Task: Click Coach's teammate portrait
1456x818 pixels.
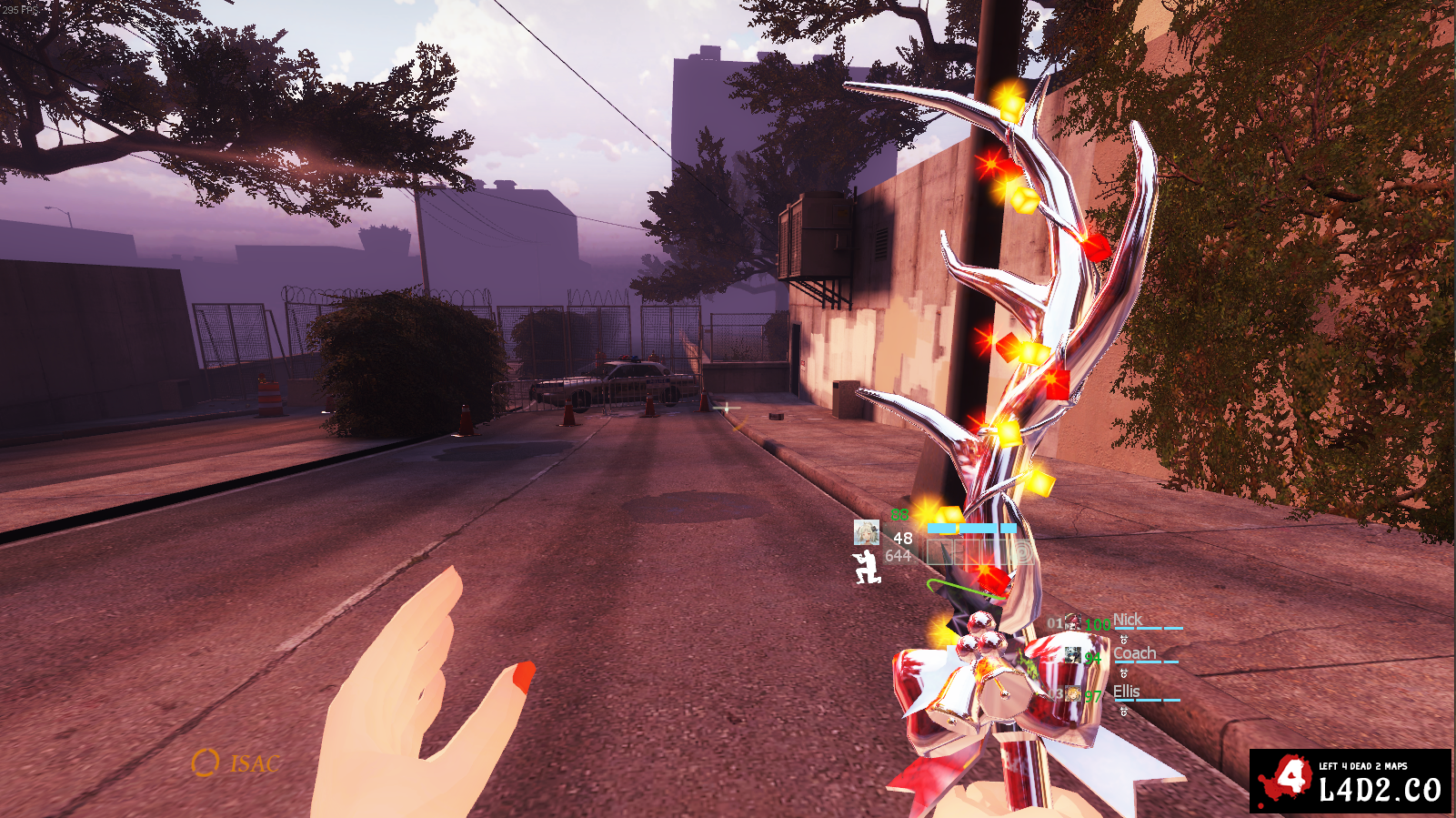Action: [x=1073, y=656]
